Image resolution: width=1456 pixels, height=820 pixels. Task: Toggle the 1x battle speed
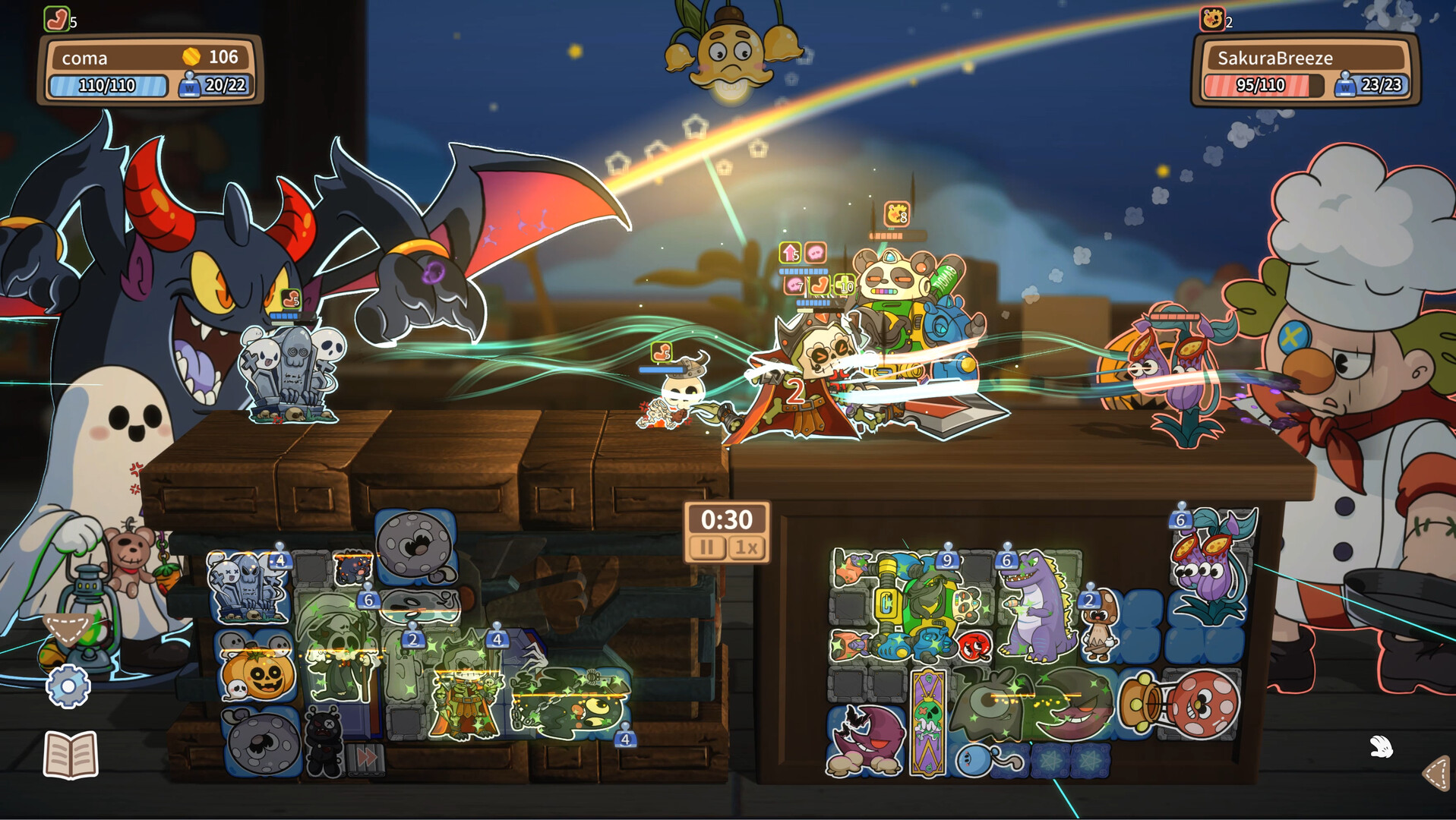coord(747,548)
